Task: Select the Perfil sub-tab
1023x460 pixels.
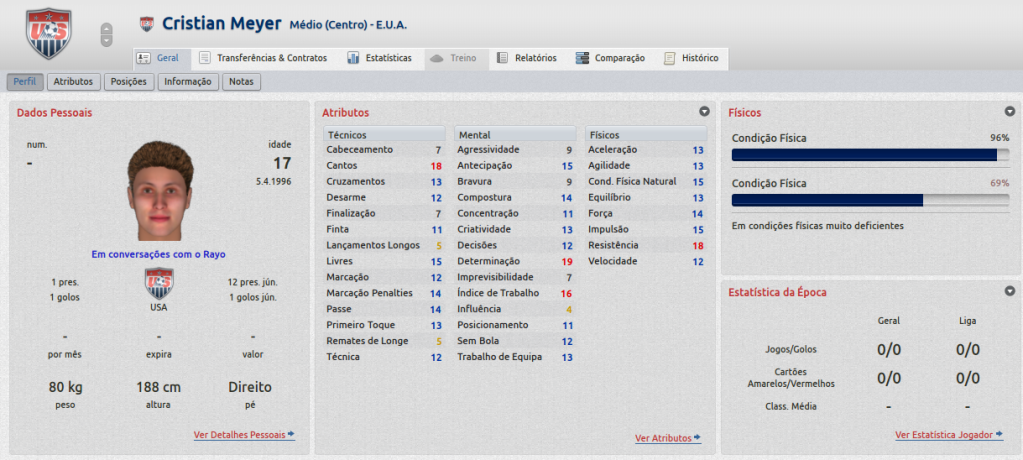Action: pos(25,82)
